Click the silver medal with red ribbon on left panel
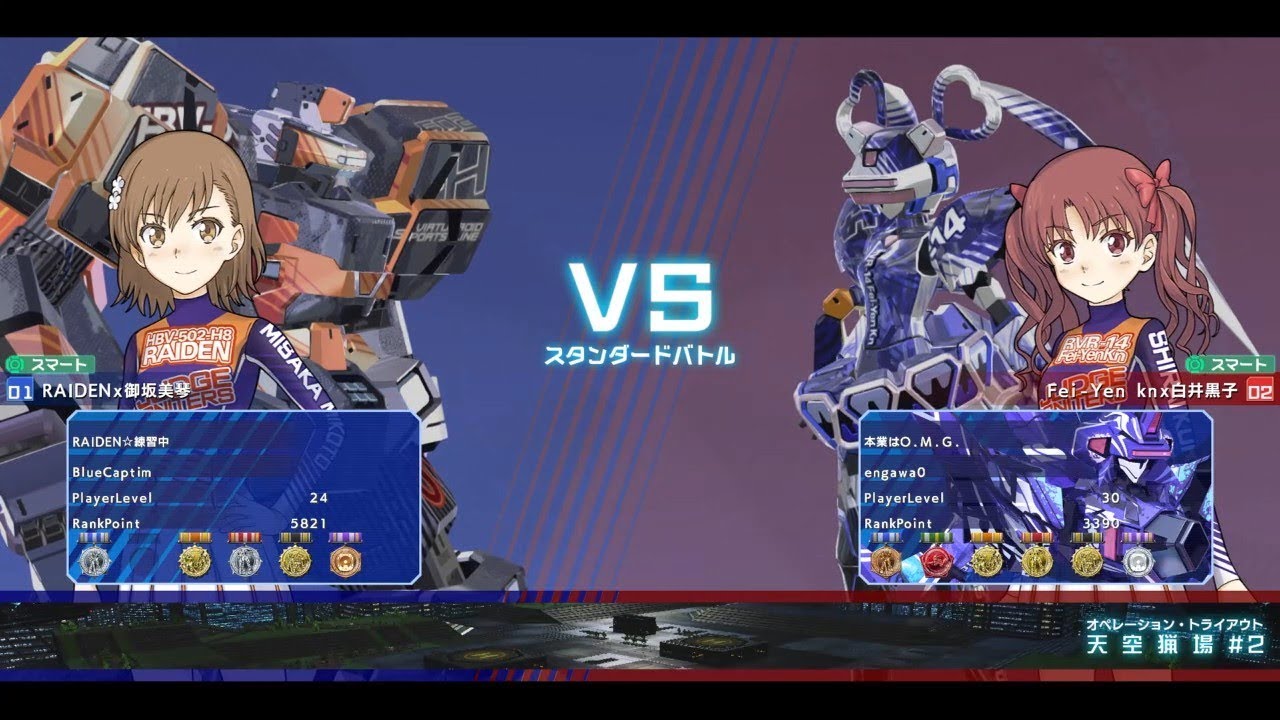This screenshot has height=720, width=1280. pos(245,560)
